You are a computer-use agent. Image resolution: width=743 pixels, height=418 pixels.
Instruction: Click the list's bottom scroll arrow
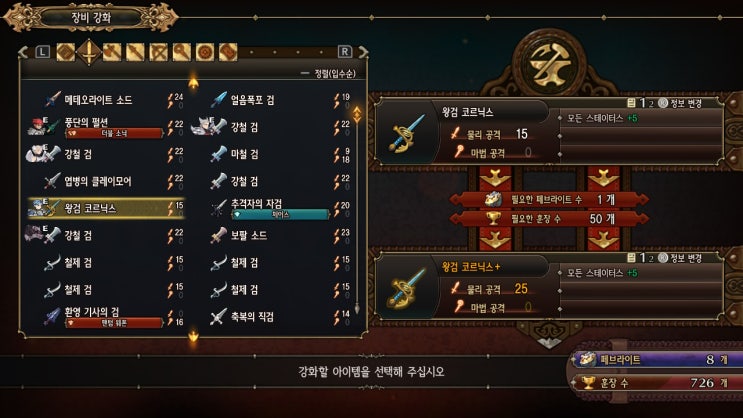pos(193,338)
